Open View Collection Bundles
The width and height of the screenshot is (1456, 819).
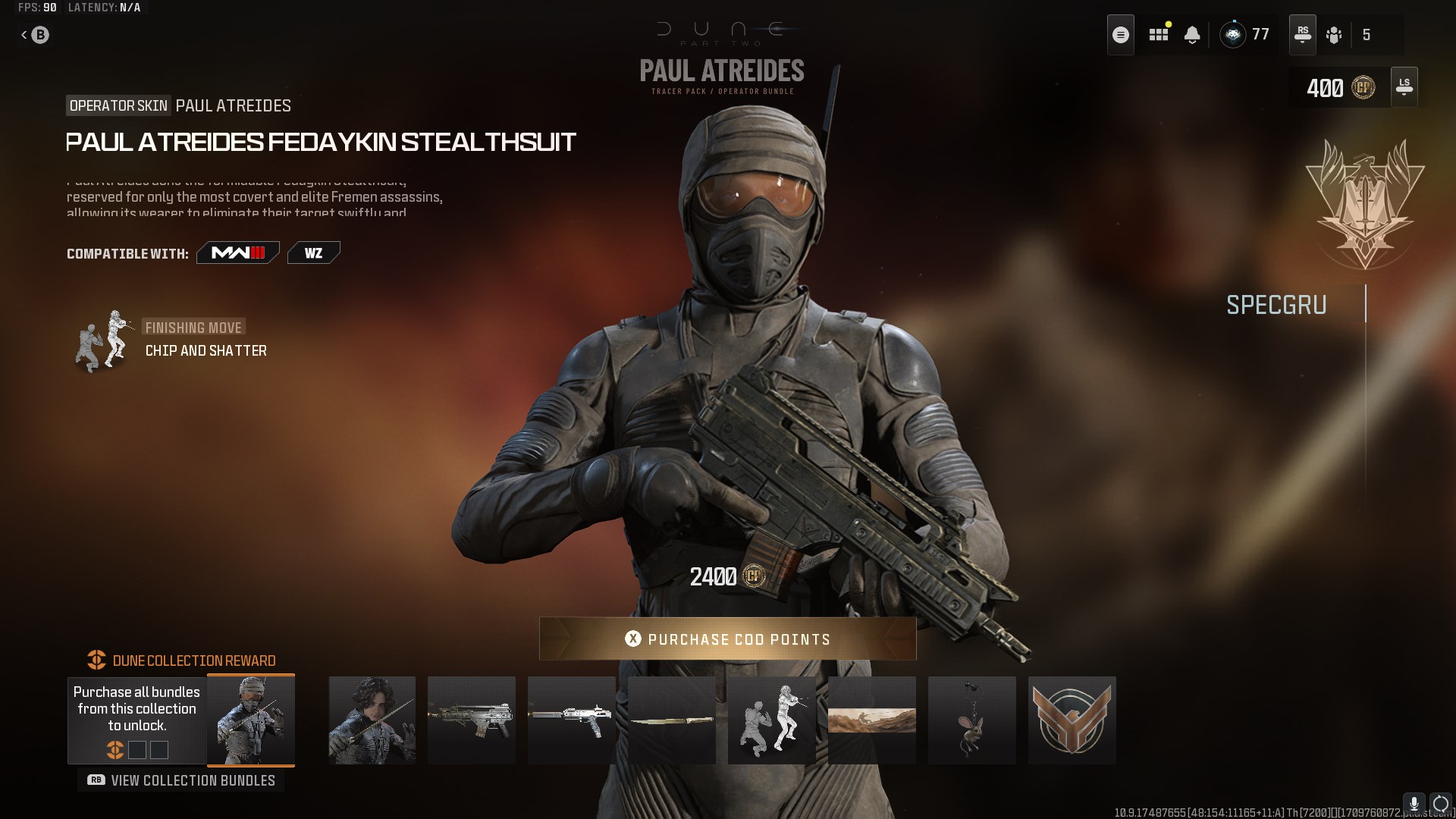tap(180, 780)
